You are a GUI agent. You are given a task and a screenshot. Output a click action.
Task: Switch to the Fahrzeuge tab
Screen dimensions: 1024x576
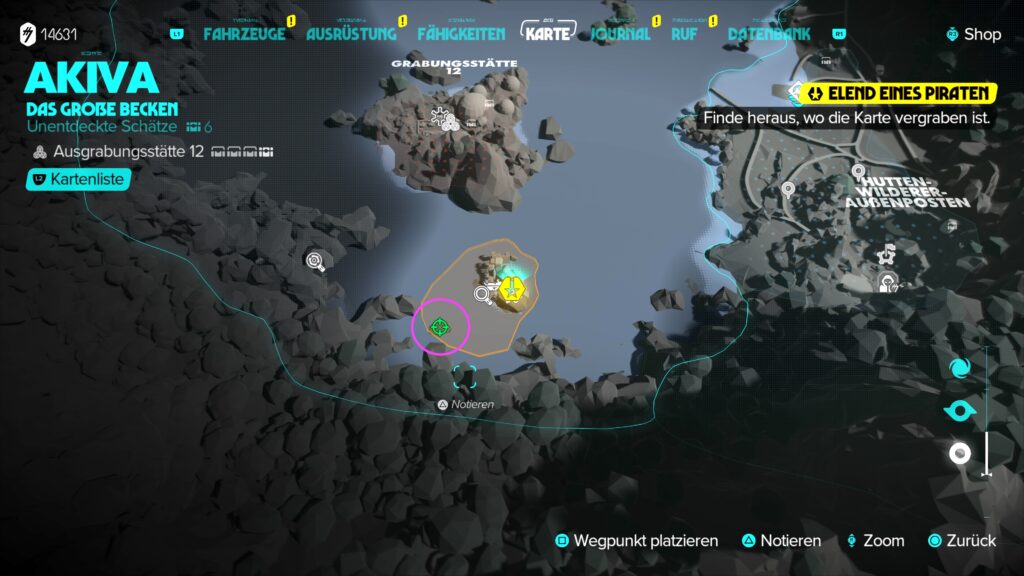pos(244,34)
